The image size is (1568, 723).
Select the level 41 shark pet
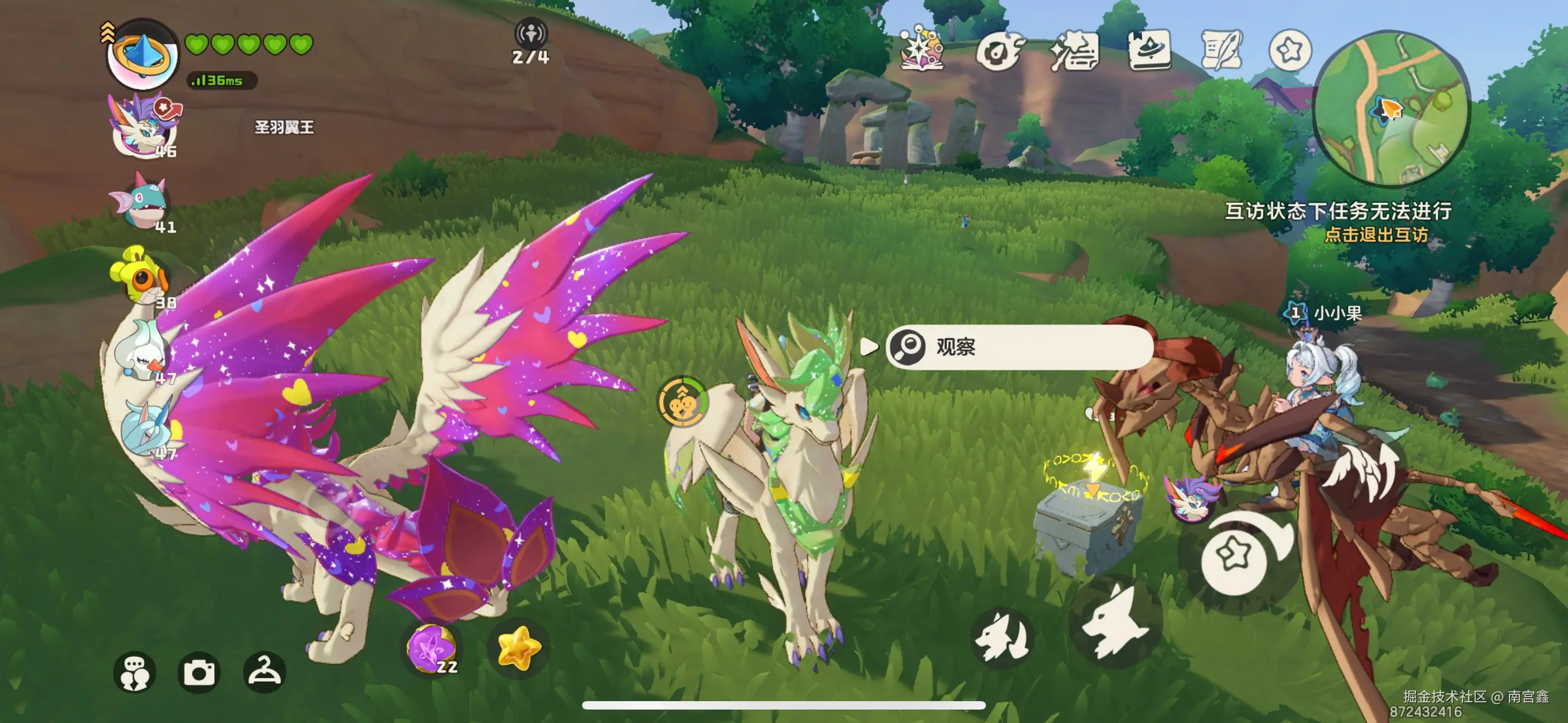141,201
